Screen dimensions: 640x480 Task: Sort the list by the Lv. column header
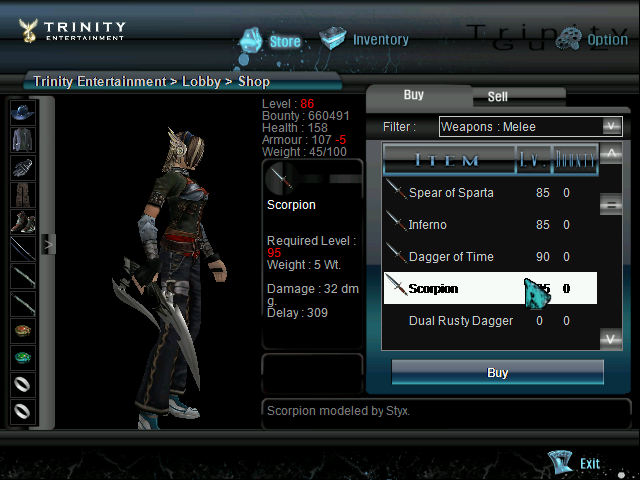[x=532, y=159]
